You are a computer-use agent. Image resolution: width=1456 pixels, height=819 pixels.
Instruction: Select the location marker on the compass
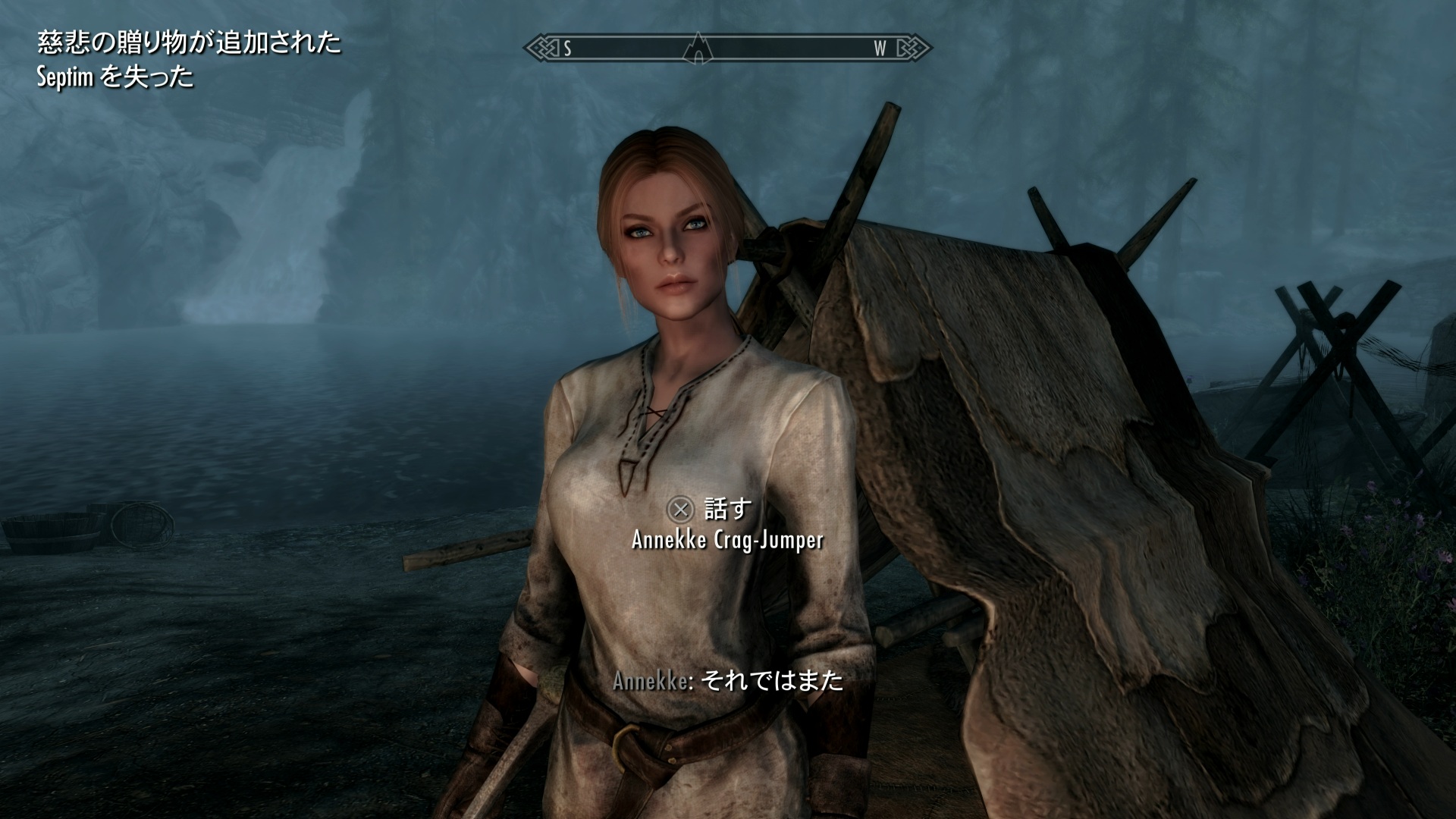point(697,49)
